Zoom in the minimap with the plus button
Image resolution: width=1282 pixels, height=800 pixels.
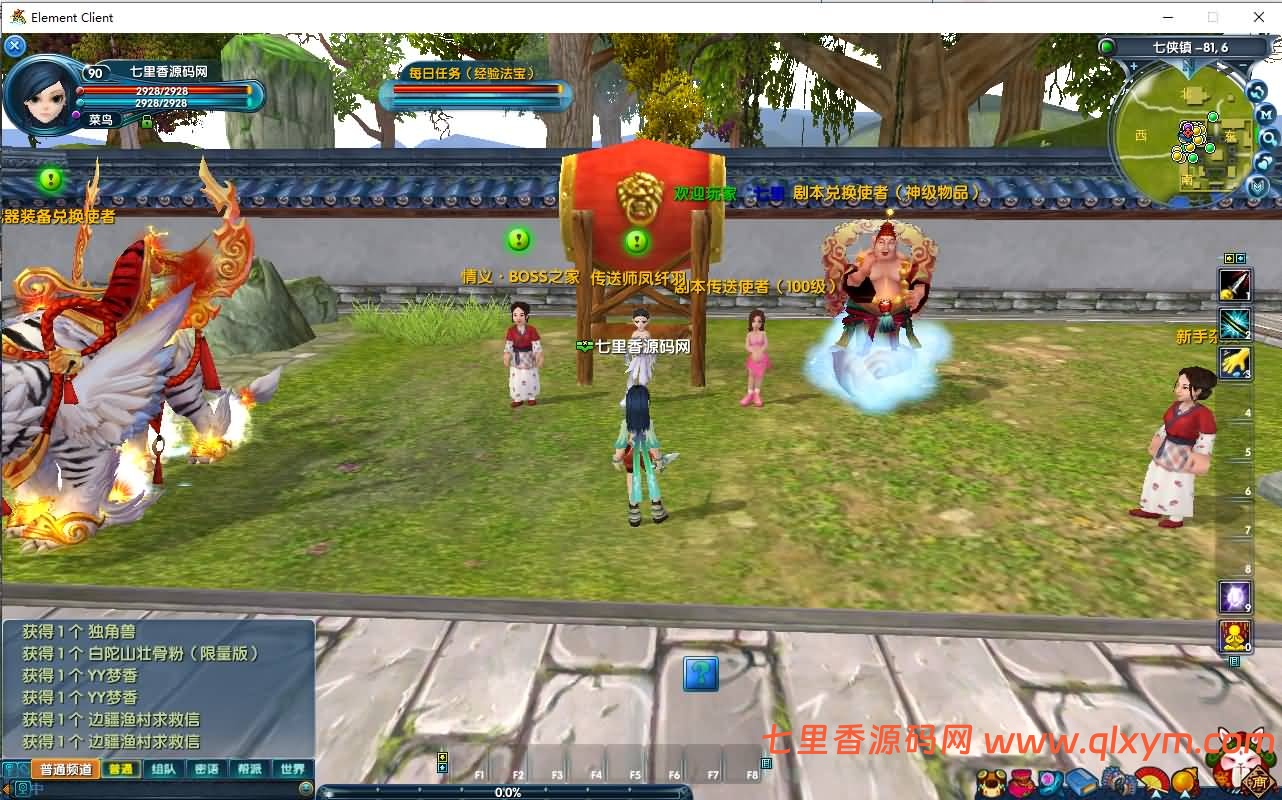click(1133, 68)
